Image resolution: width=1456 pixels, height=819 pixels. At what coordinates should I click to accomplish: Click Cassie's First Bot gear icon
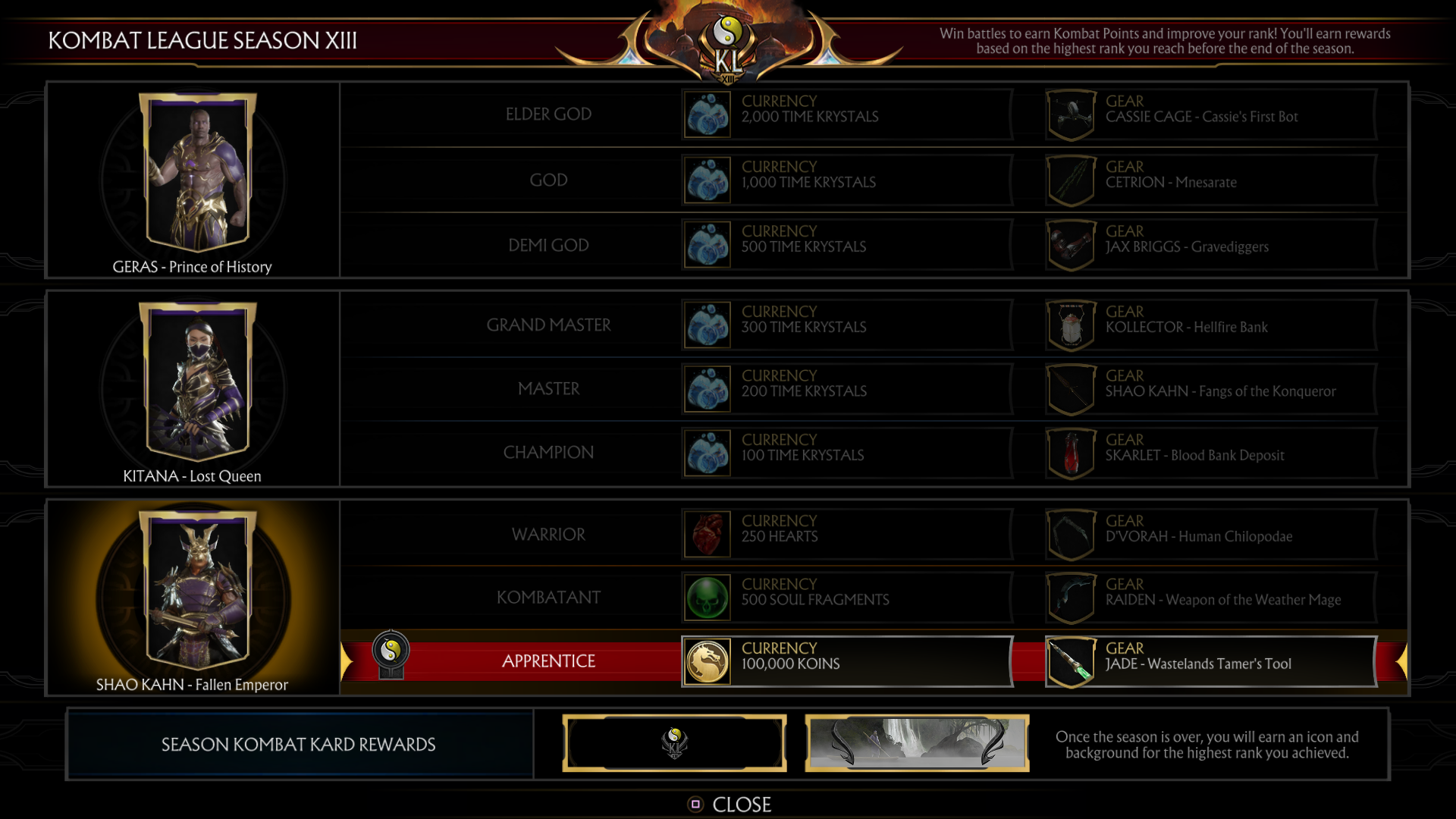pos(1071,114)
